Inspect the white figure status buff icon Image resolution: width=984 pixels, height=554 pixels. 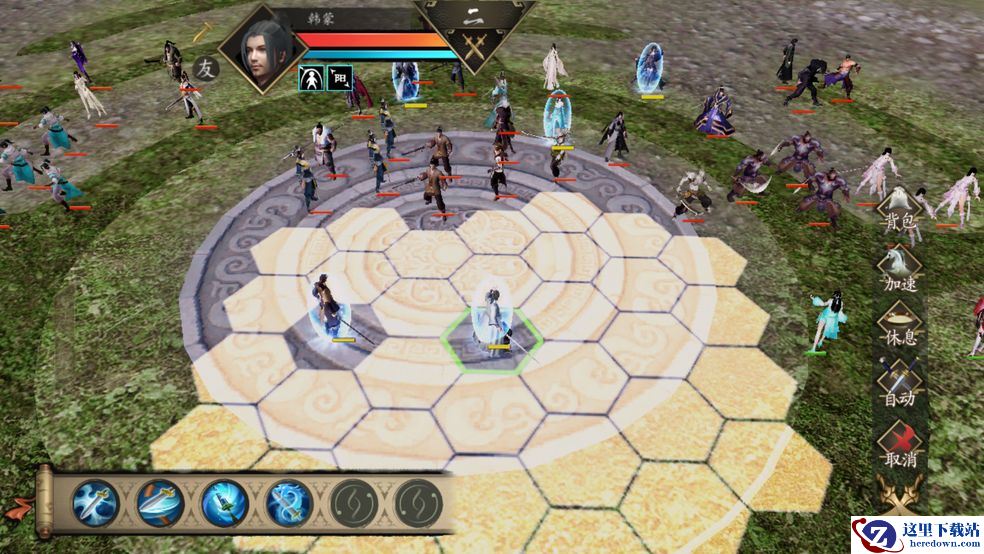pyautogui.click(x=310, y=79)
